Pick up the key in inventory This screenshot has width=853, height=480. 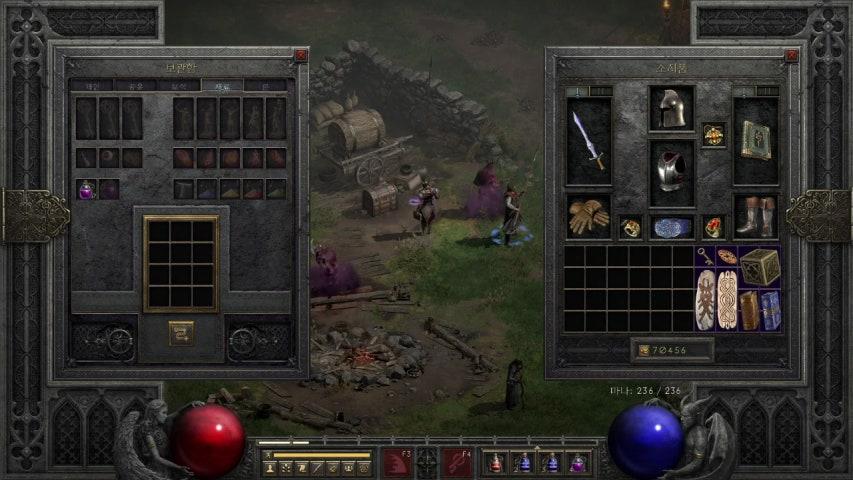(705, 255)
